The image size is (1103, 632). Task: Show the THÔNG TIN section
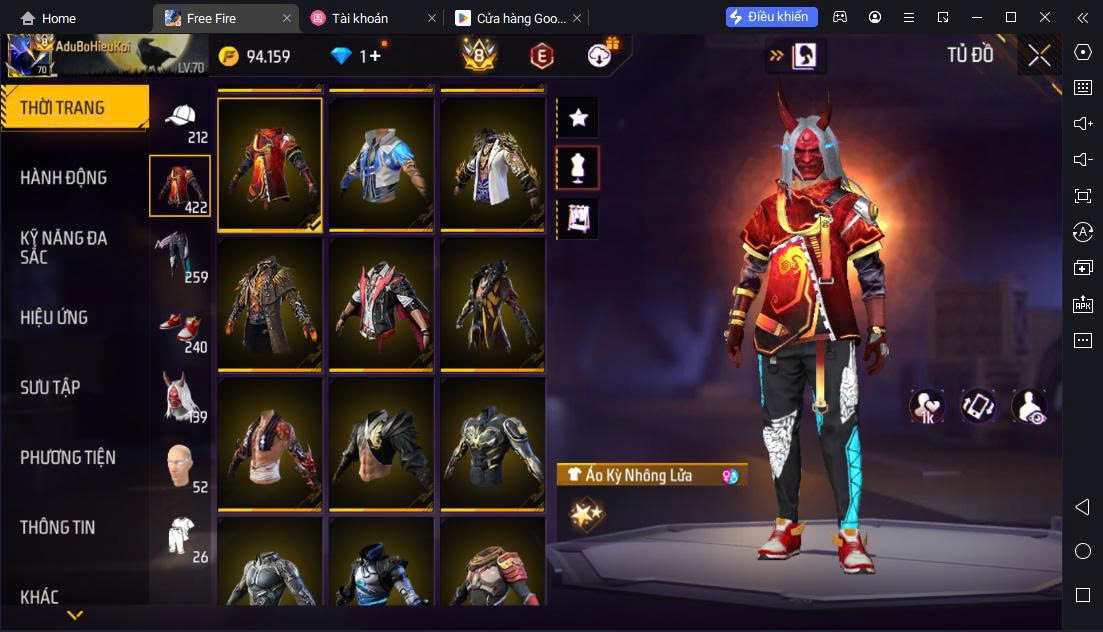click(58, 527)
